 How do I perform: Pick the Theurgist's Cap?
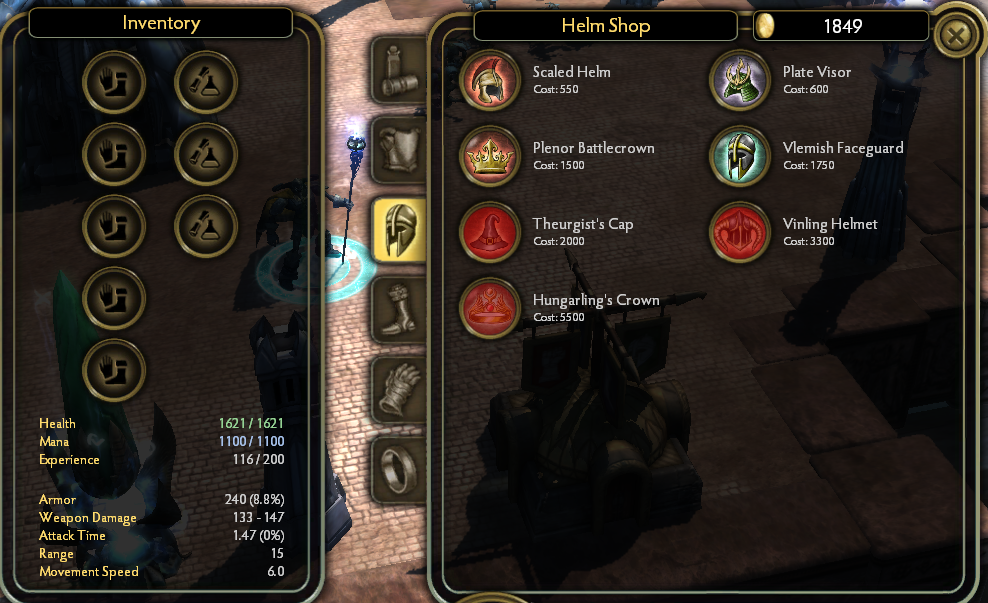pos(490,231)
